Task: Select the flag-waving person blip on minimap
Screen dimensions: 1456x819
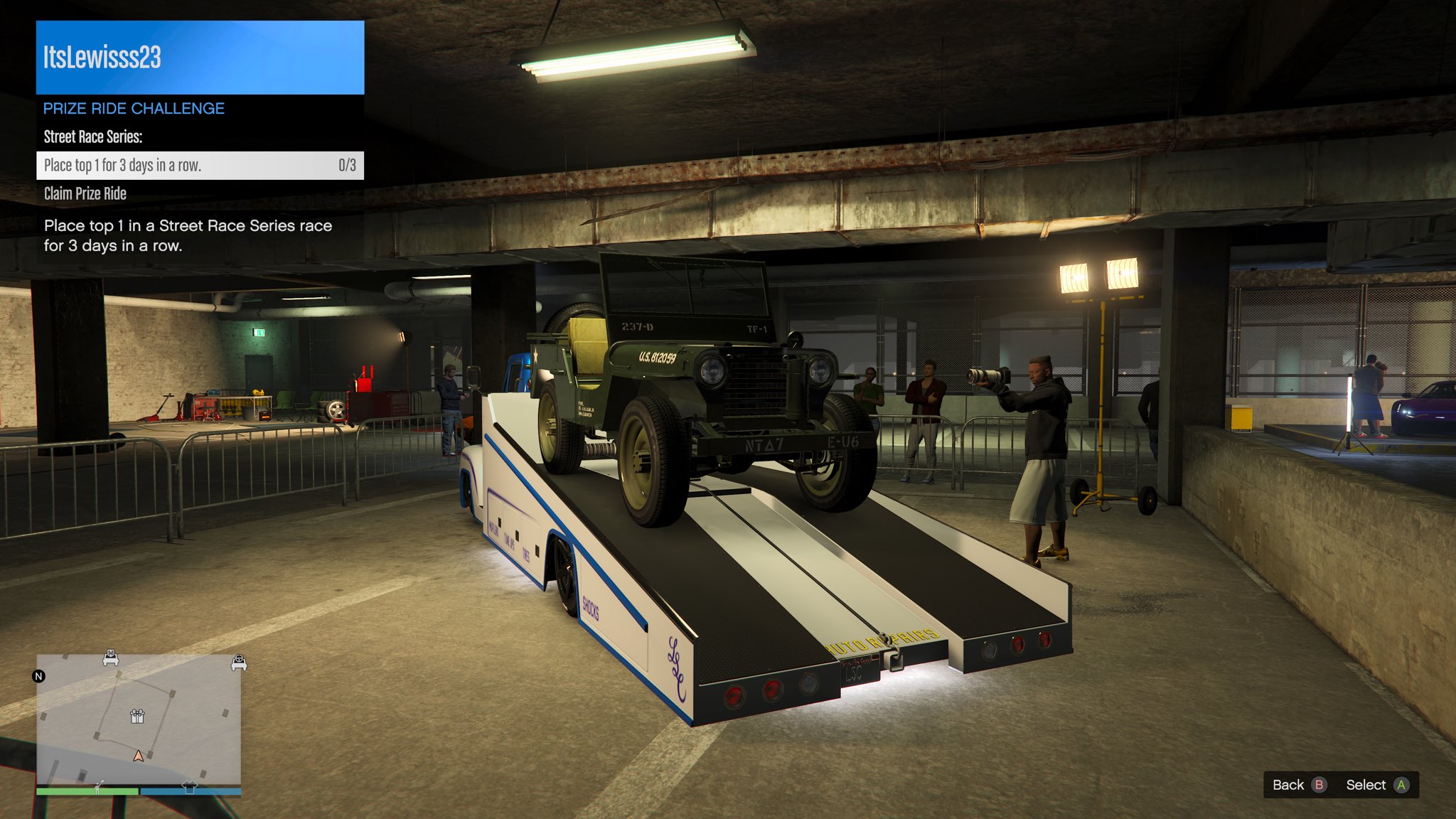Action: tap(99, 786)
